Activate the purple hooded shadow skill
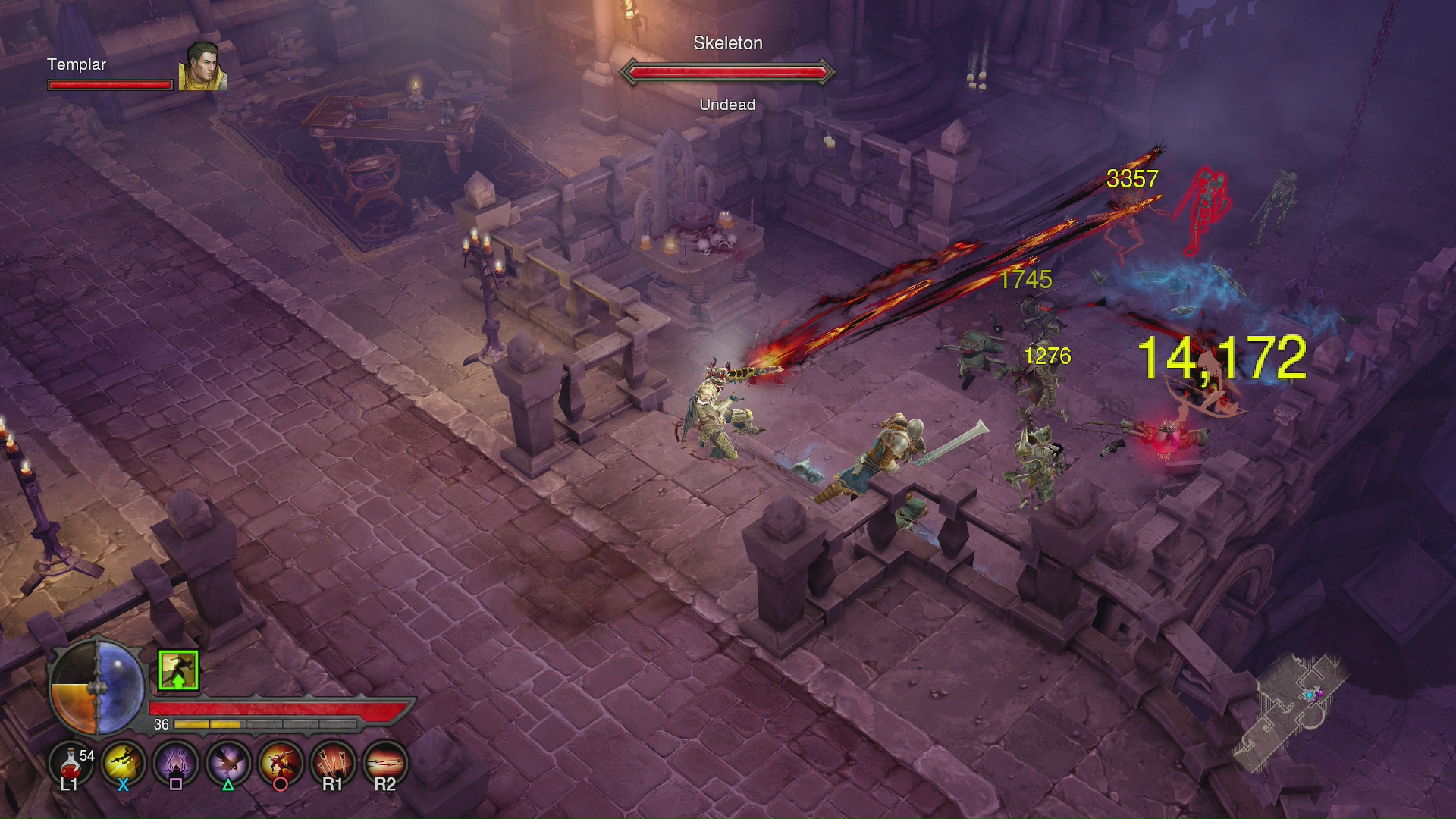Viewport: 1456px width, 819px height. (176, 762)
